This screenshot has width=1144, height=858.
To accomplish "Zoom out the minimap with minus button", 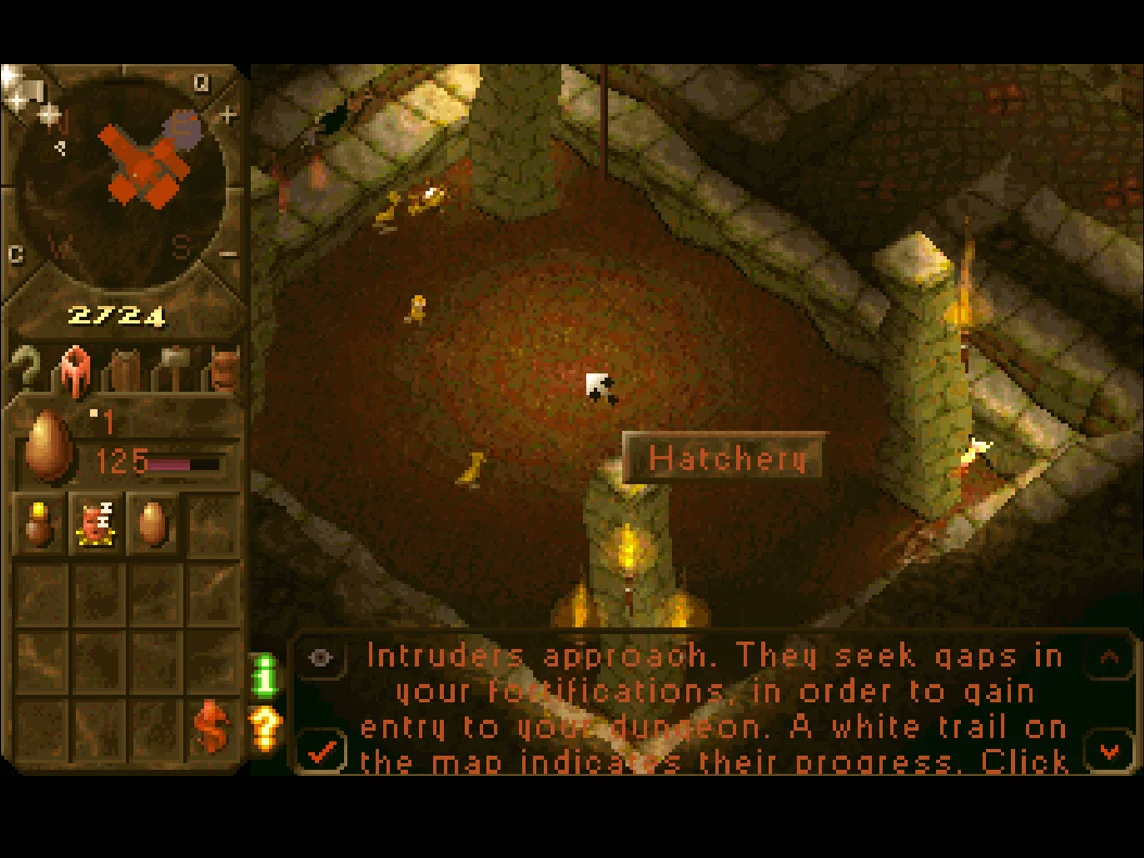I will click(228, 254).
